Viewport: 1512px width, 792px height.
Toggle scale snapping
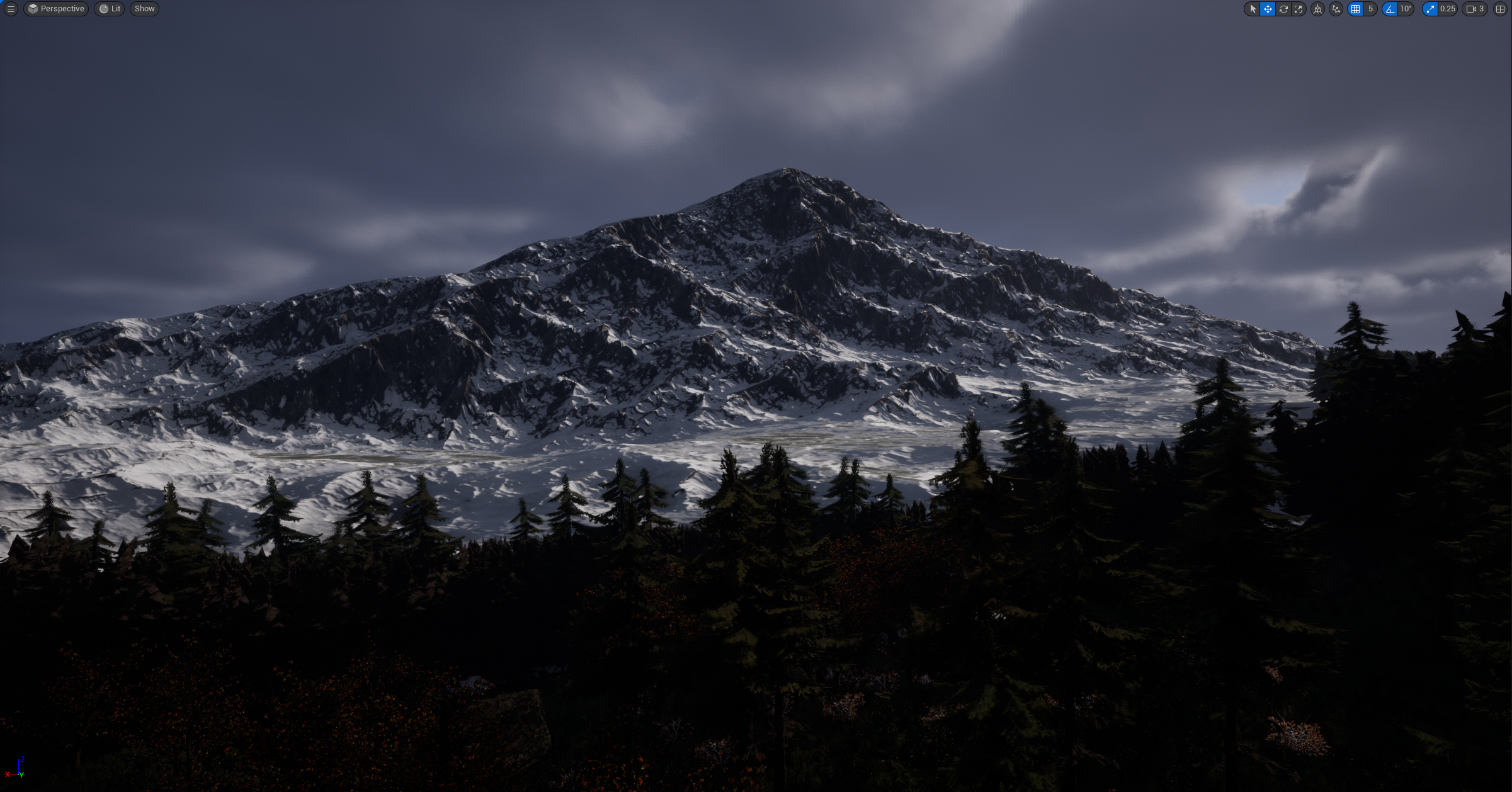click(x=1430, y=9)
